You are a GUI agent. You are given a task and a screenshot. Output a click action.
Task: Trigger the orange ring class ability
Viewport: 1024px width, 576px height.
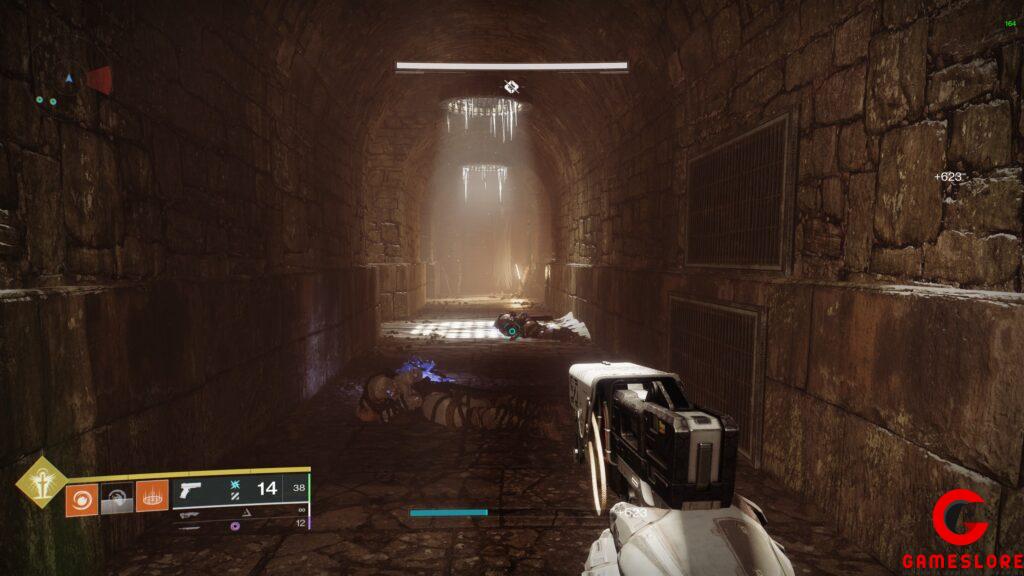coord(152,497)
